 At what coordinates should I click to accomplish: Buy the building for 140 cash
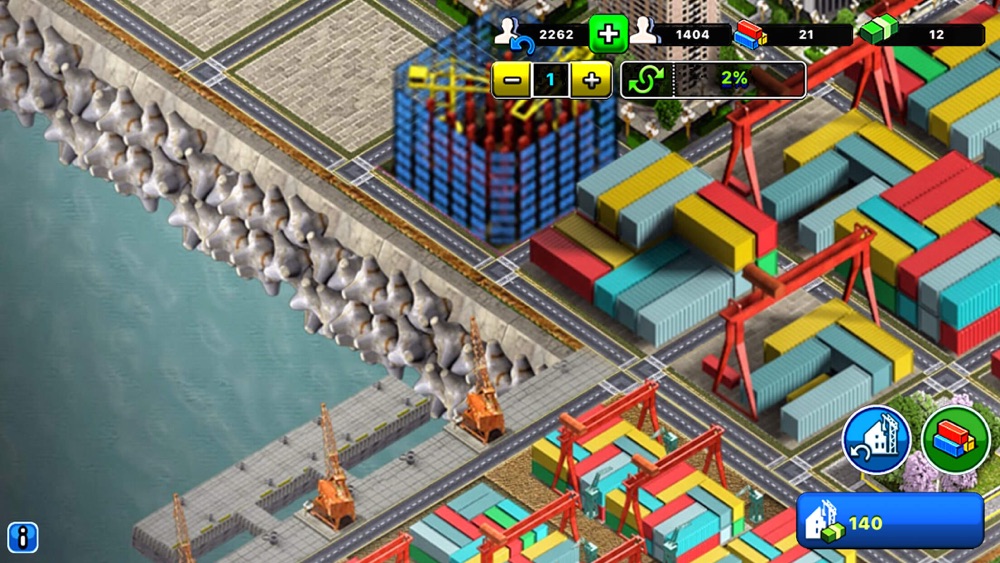(x=890, y=521)
